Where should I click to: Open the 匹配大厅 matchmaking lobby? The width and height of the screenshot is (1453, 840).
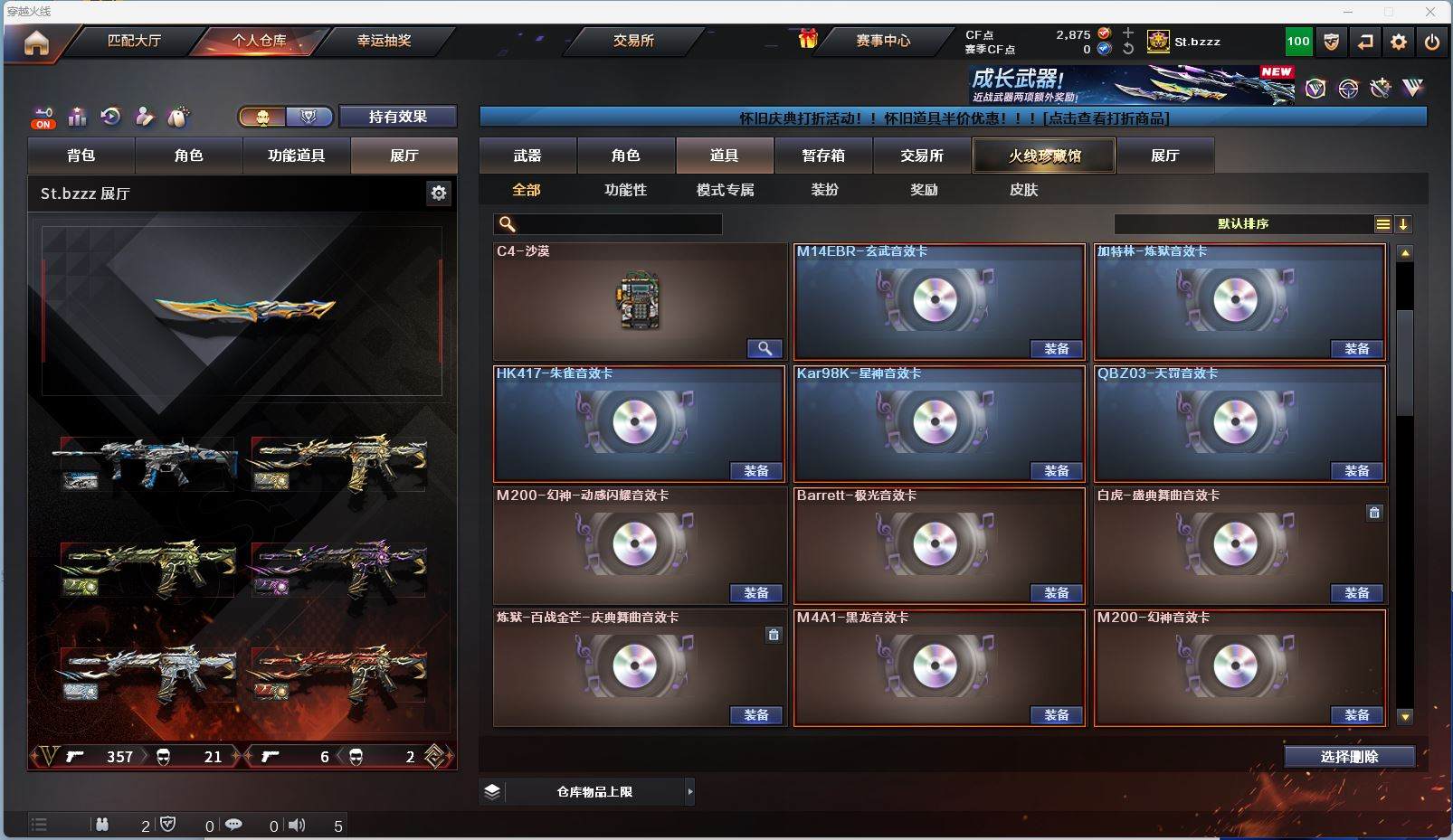coord(134,41)
